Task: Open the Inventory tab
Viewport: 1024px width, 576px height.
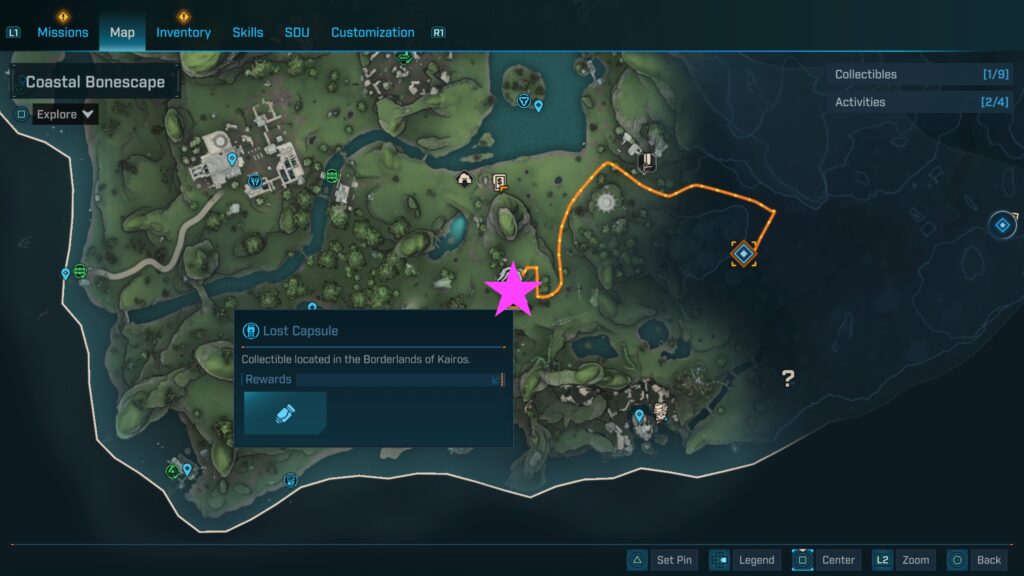Action: pyautogui.click(x=183, y=32)
